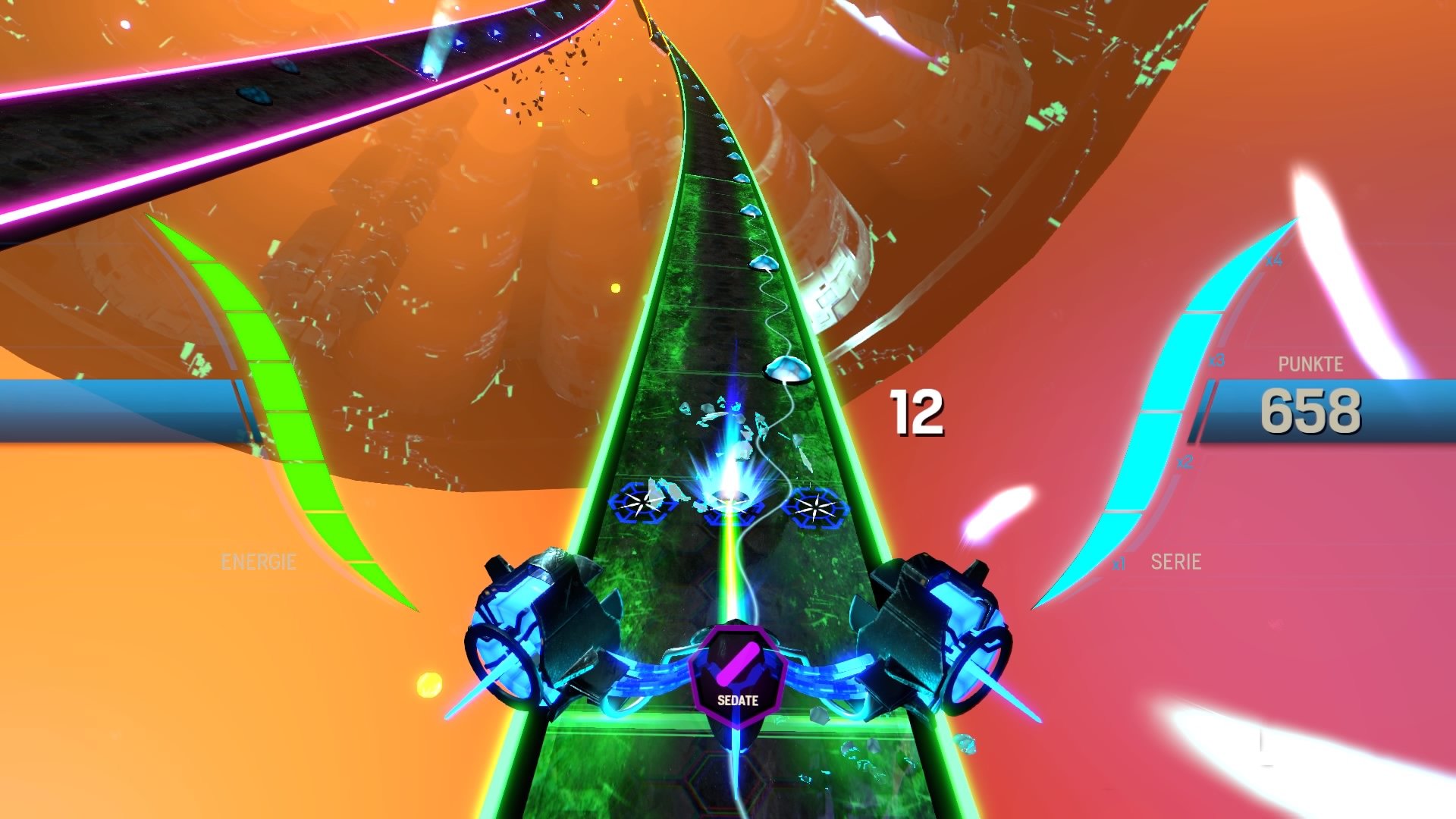
Task: Expand the ENERGIE label panel
Action: click(x=259, y=563)
